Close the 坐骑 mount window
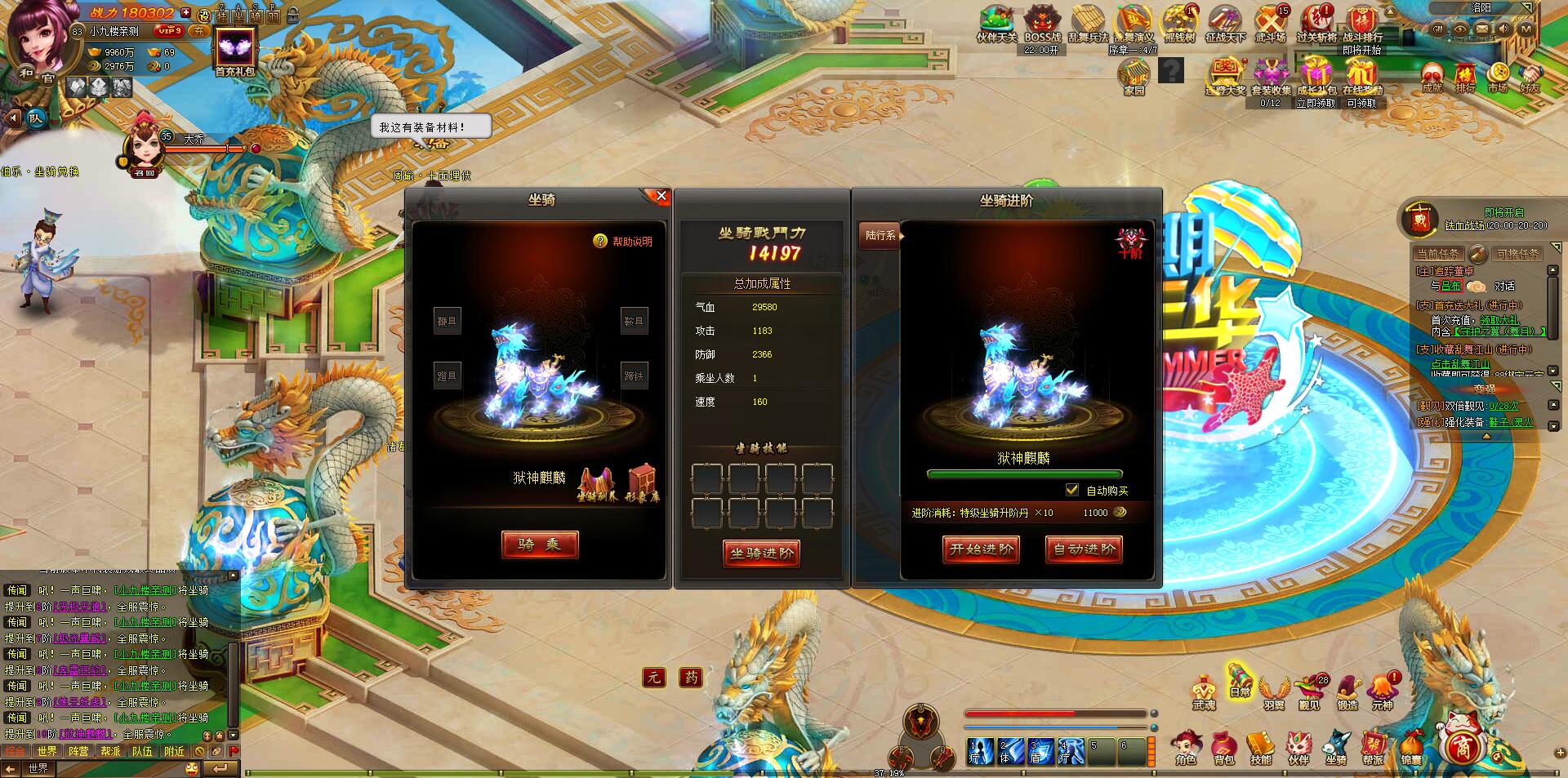Screen dimensions: 1568x778 (661, 196)
